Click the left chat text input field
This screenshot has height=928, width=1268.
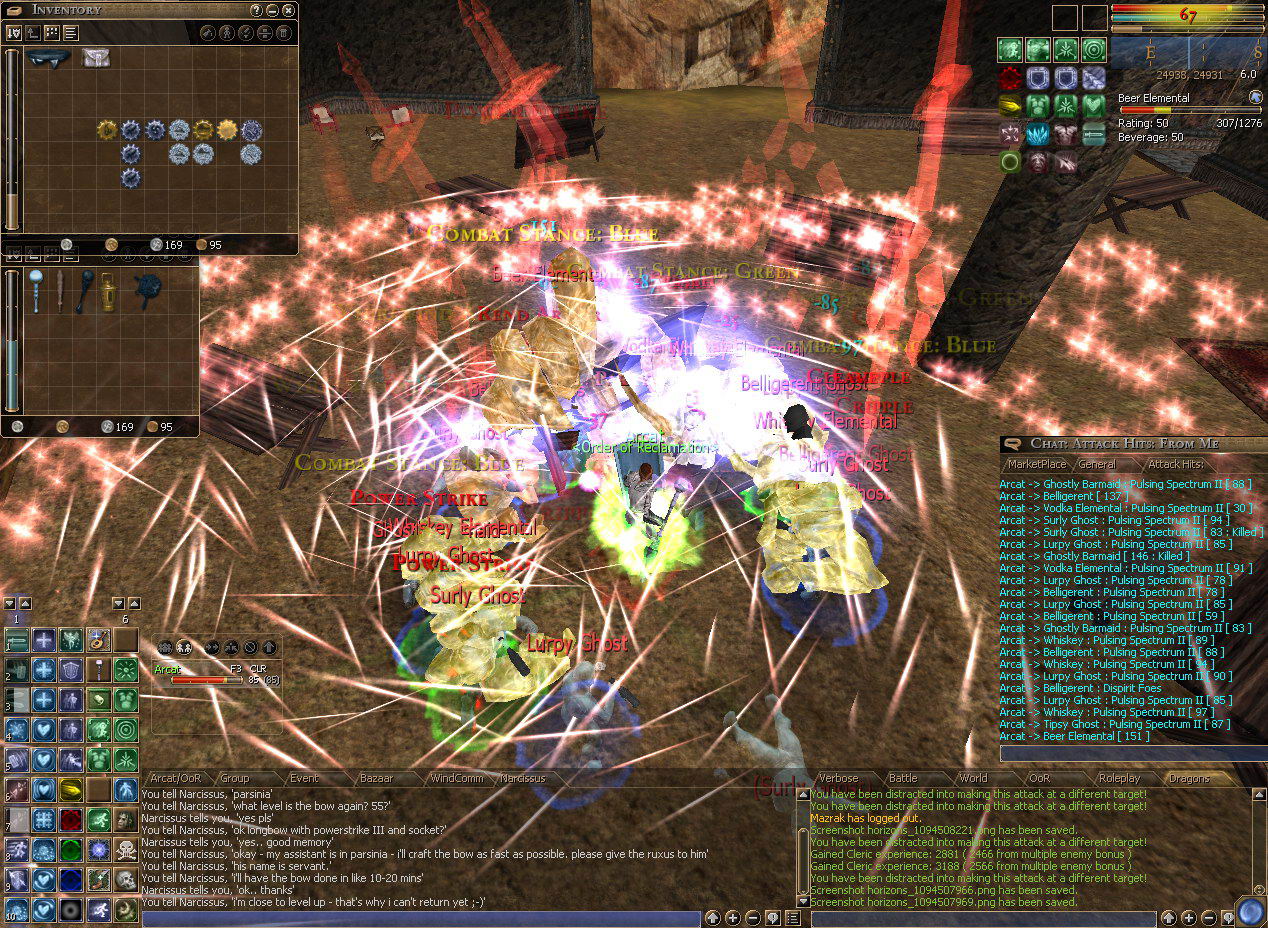420,918
